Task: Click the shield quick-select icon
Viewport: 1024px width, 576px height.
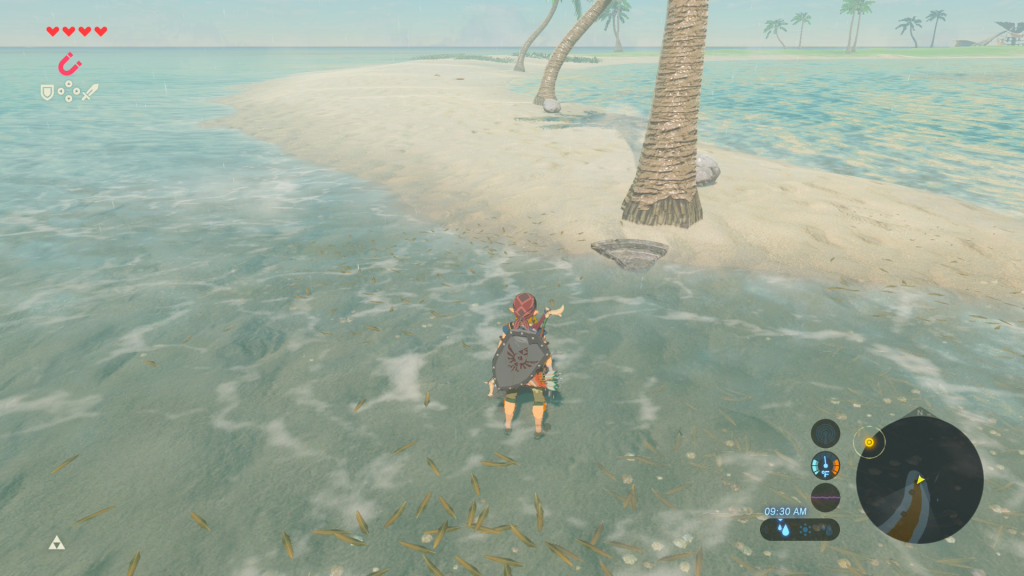Action: coord(46,92)
